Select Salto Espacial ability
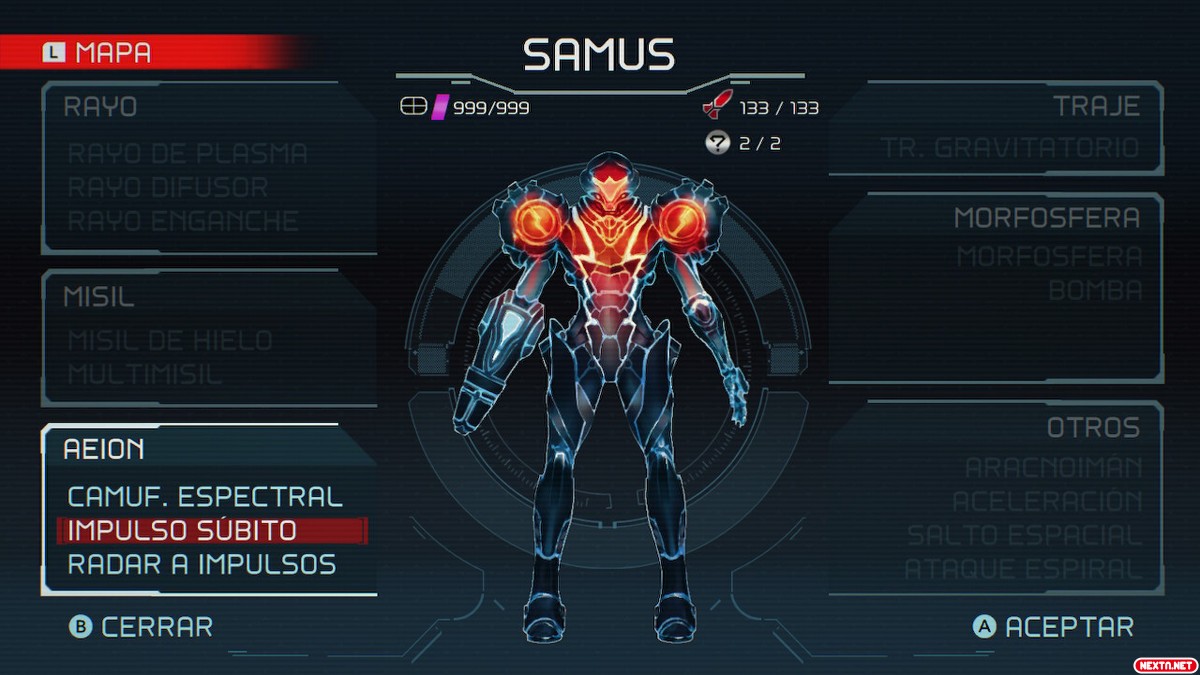This screenshot has height=675, width=1200. pos(1024,536)
